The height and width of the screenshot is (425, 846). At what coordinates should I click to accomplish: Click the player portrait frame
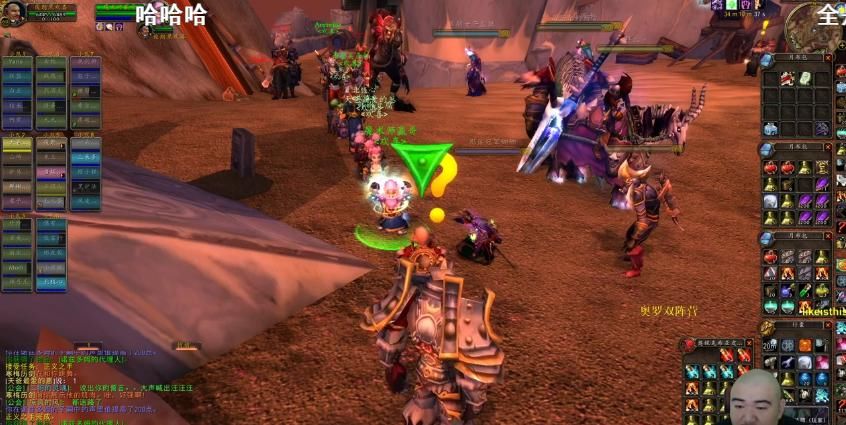[15, 14]
